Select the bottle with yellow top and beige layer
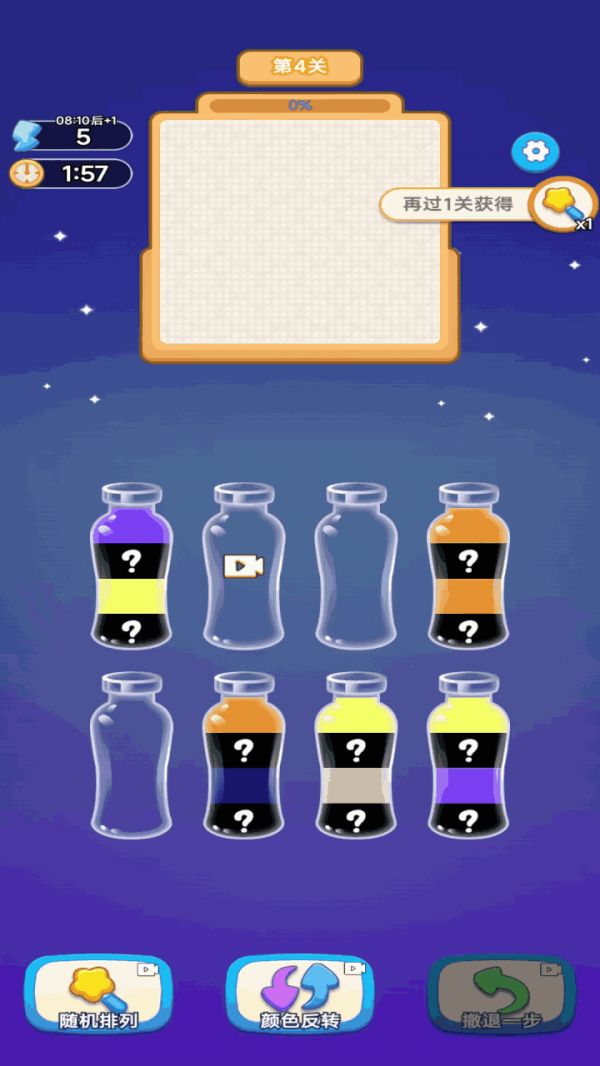The image size is (600, 1066). (356, 756)
